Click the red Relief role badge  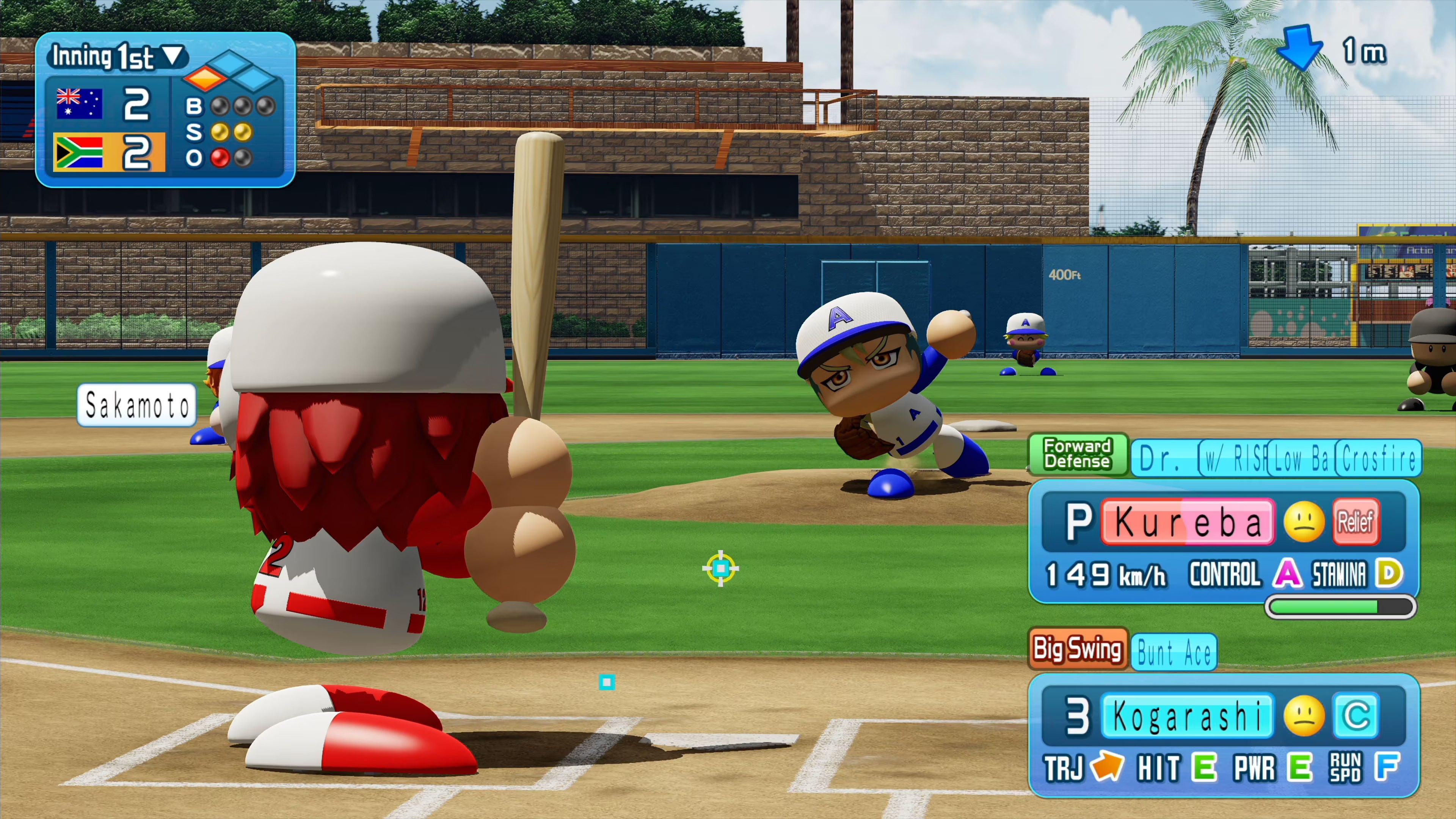(1356, 522)
